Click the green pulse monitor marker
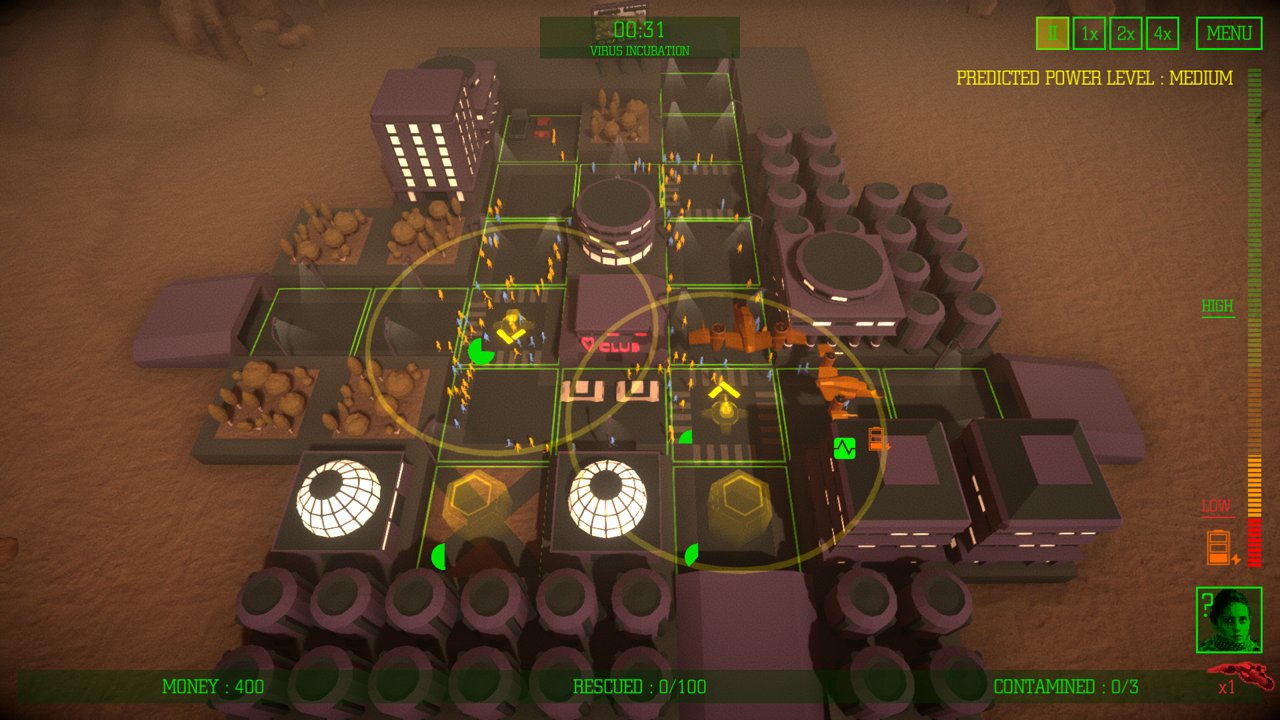The height and width of the screenshot is (720, 1280). 845,448
